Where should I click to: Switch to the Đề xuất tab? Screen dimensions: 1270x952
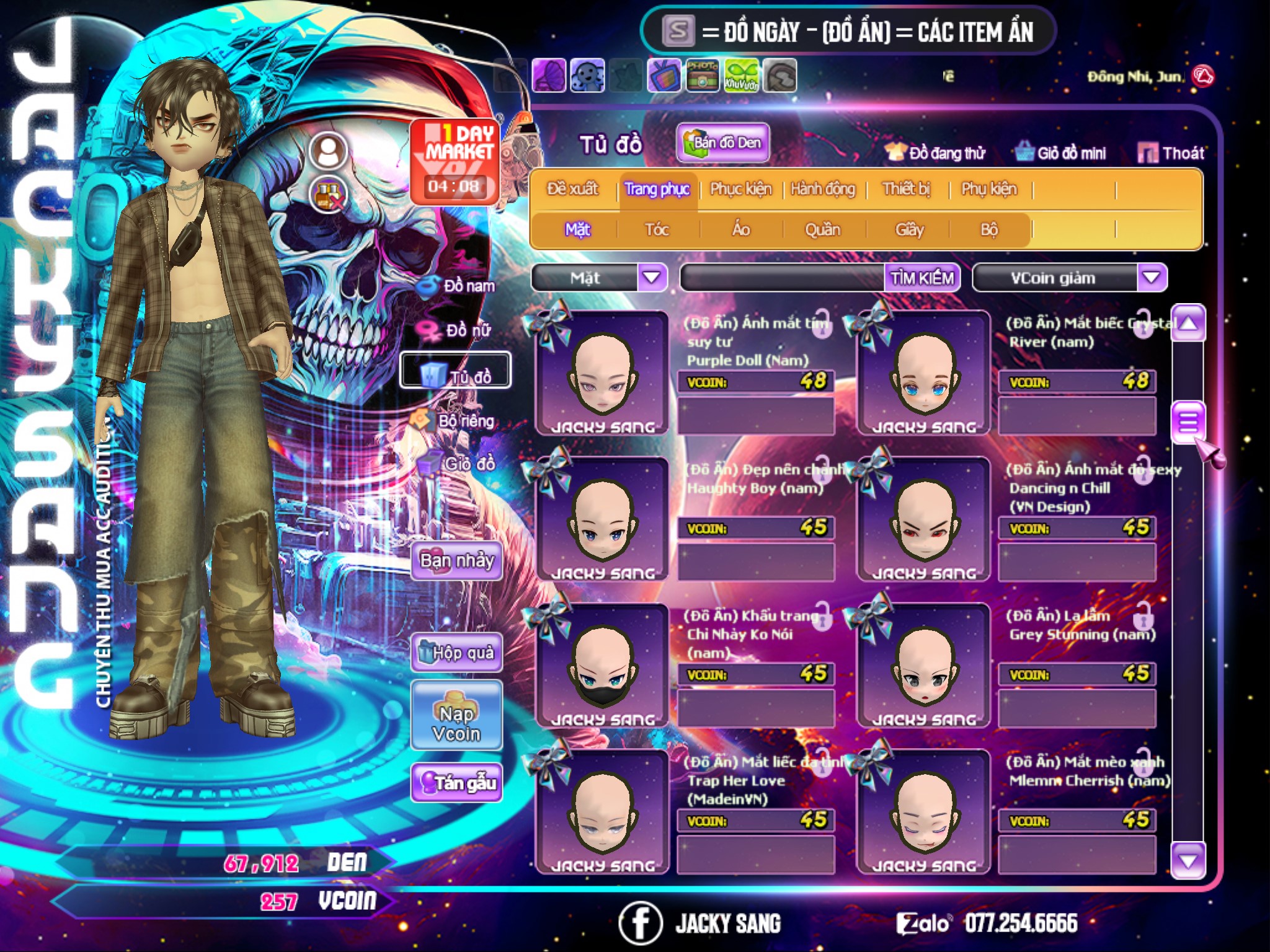[572, 189]
